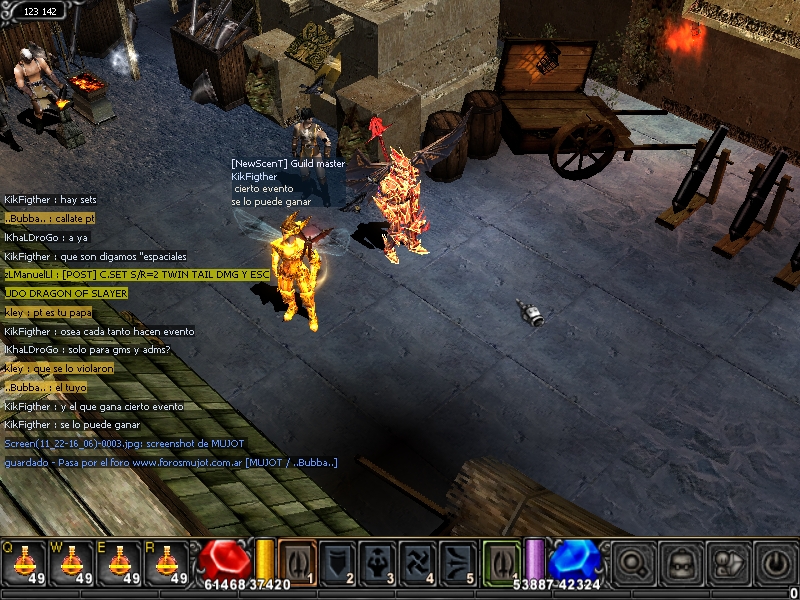Select skill slot 3 with flexing figure icon

[378, 560]
